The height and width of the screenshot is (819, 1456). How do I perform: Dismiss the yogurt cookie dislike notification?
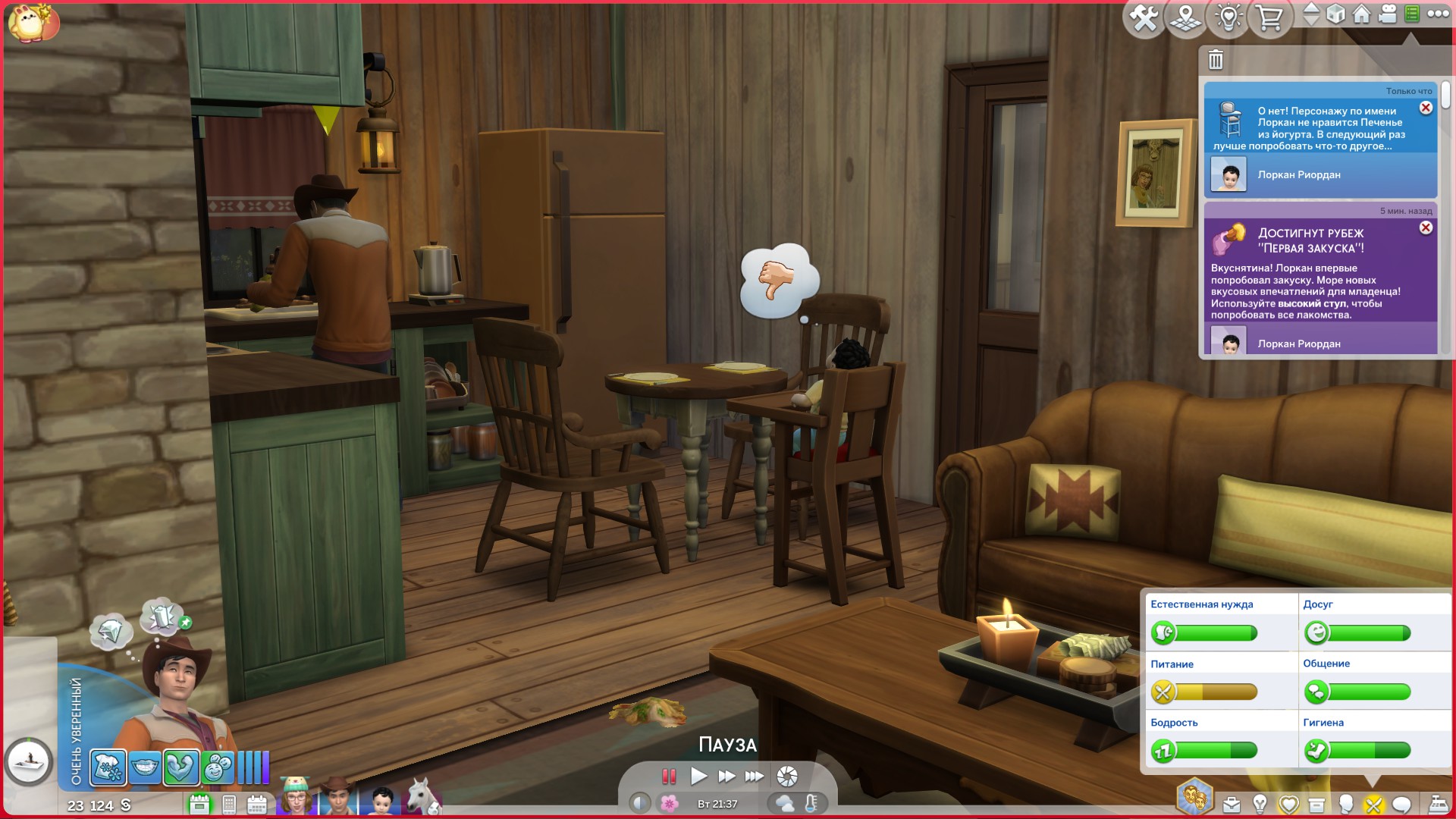(1426, 108)
